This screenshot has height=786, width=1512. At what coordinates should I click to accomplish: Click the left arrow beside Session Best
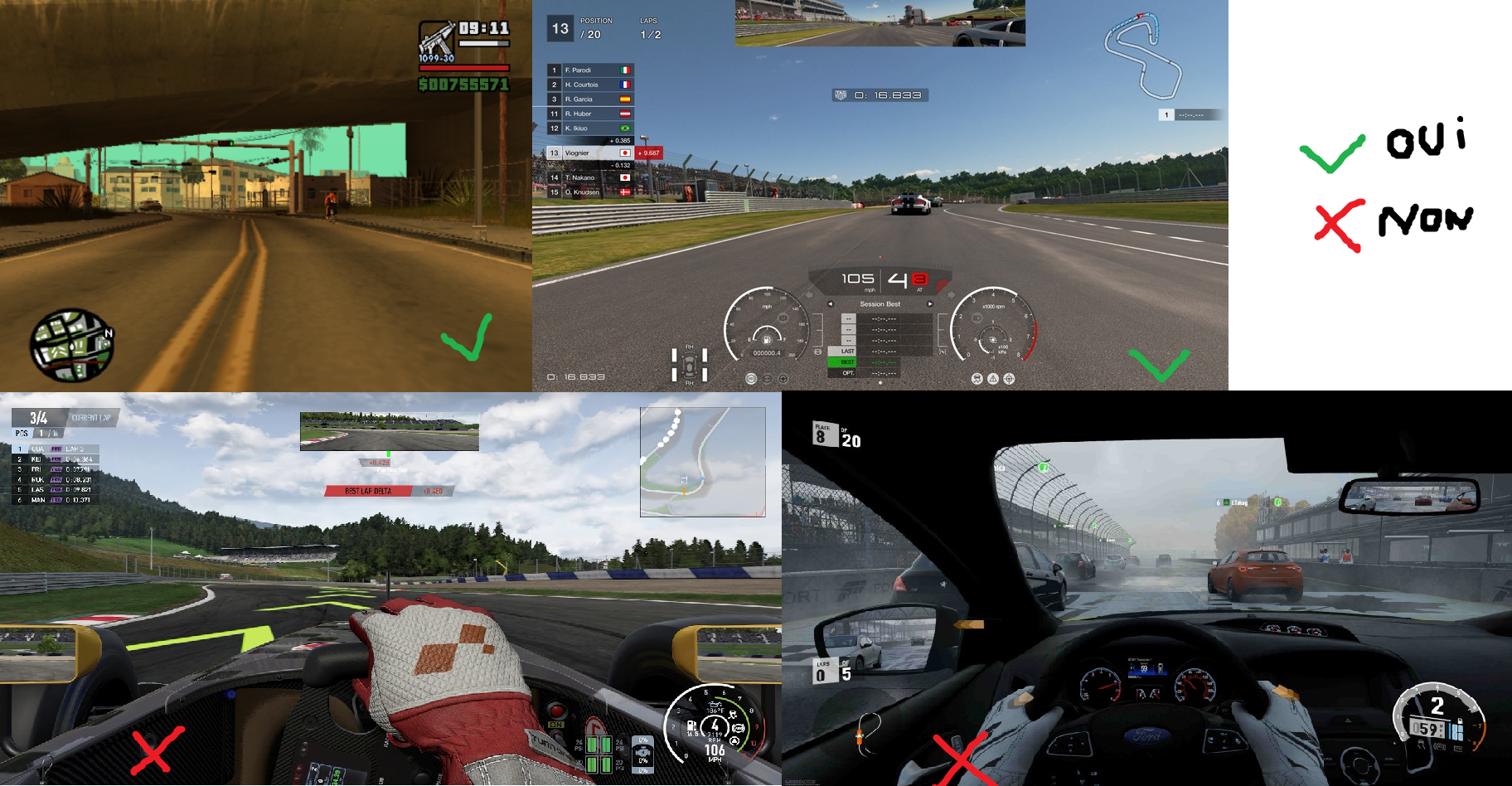pos(831,304)
